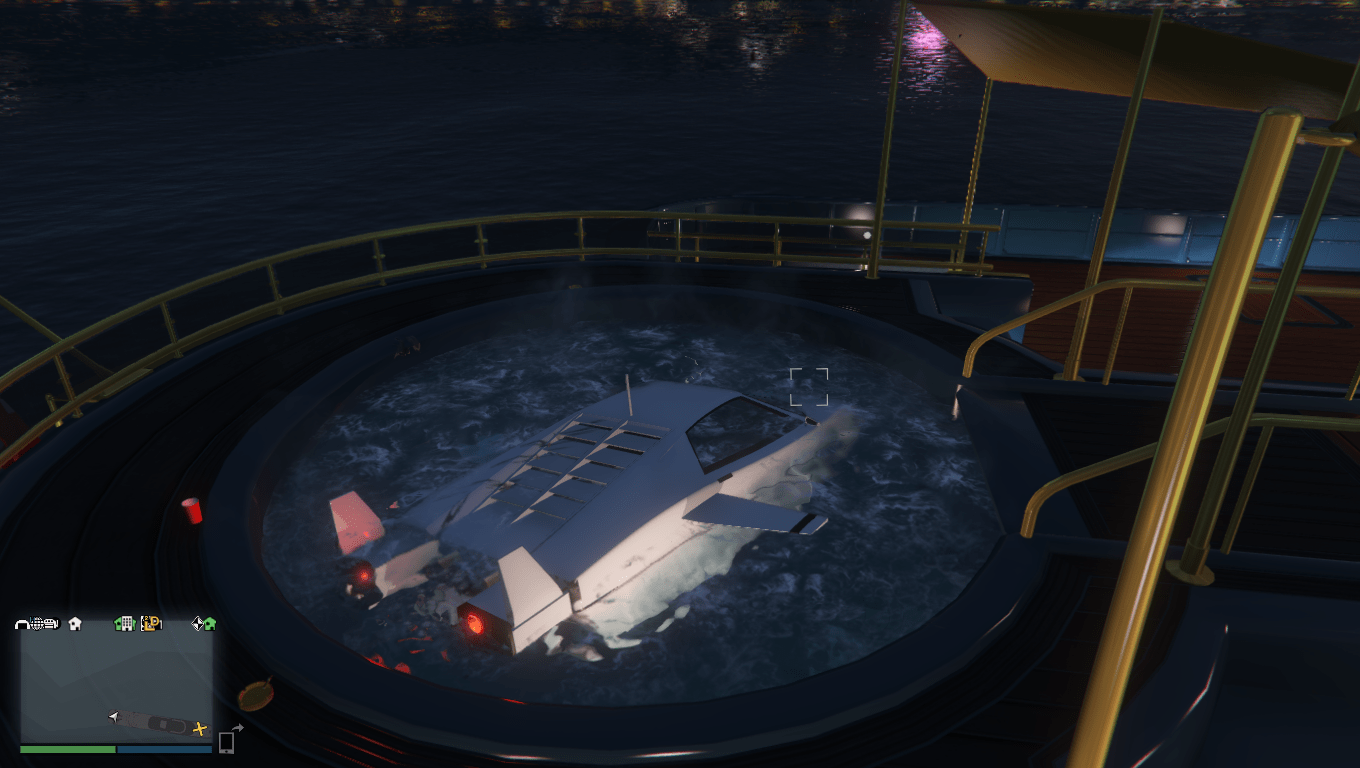This screenshot has height=768, width=1360.
Task: Click the gold LD podium blip
Action: point(151,624)
